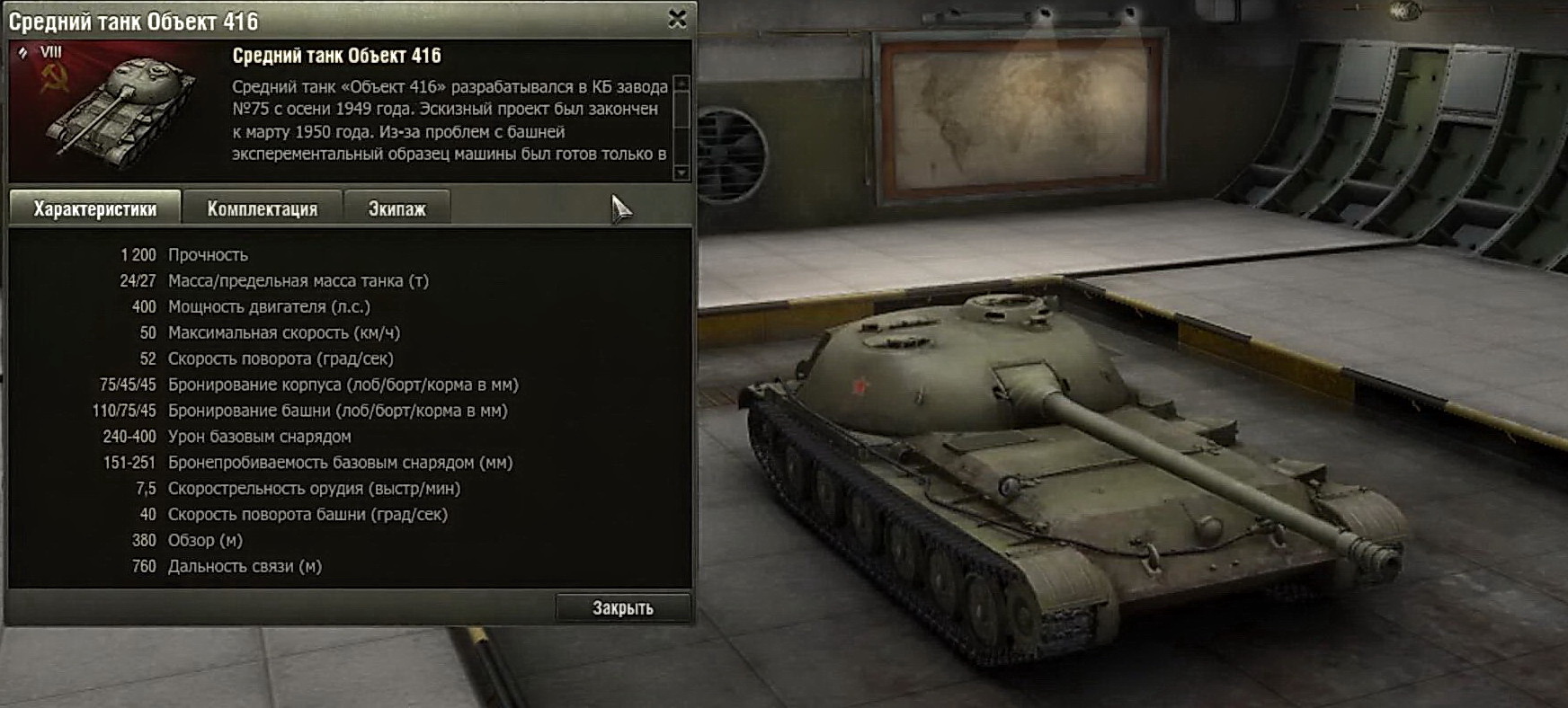Switch to the Характеристики tab
This screenshot has height=708, width=1568.
coord(95,208)
